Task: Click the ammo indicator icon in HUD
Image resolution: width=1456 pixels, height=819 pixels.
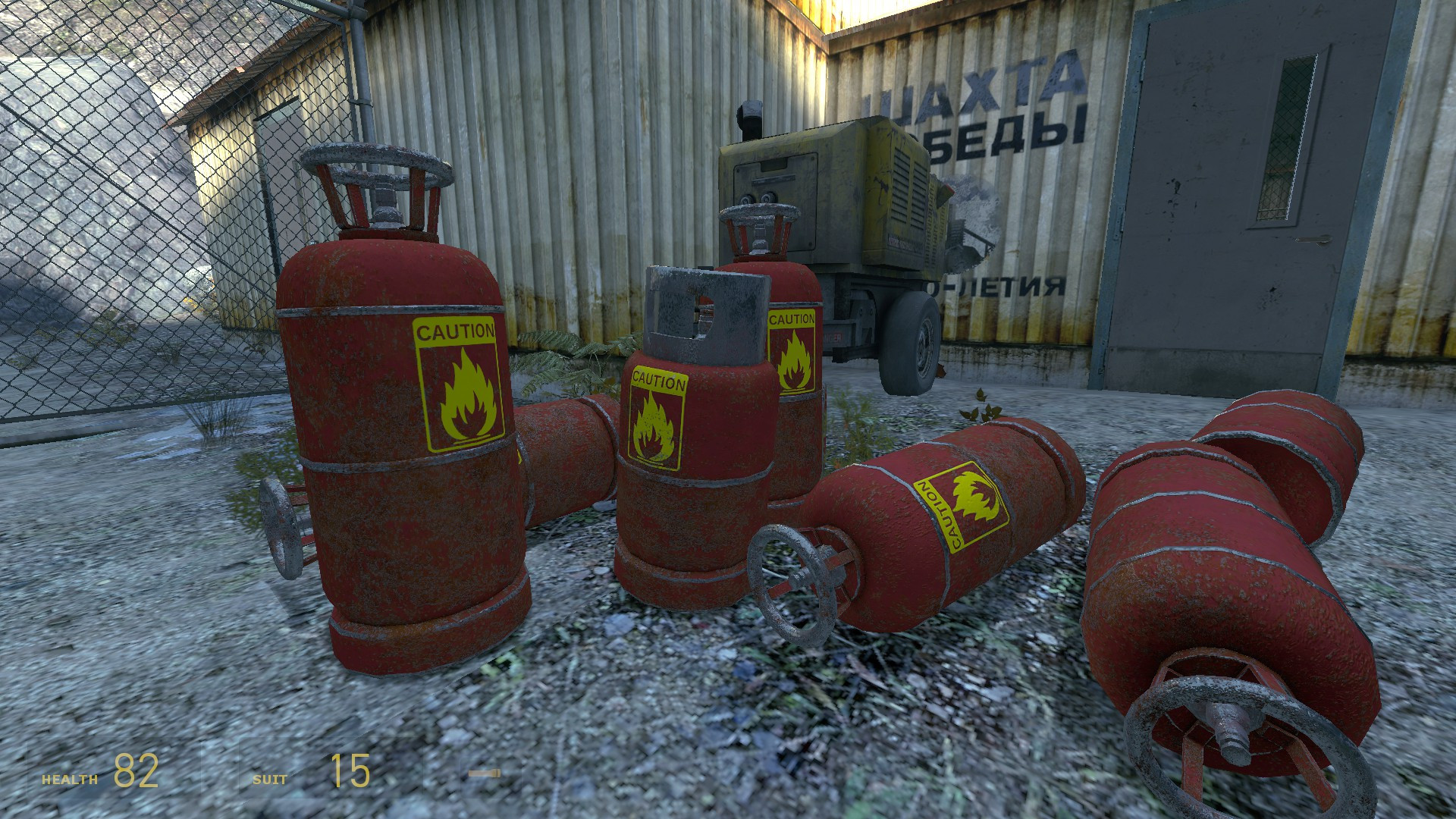Action: pos(486,773)
